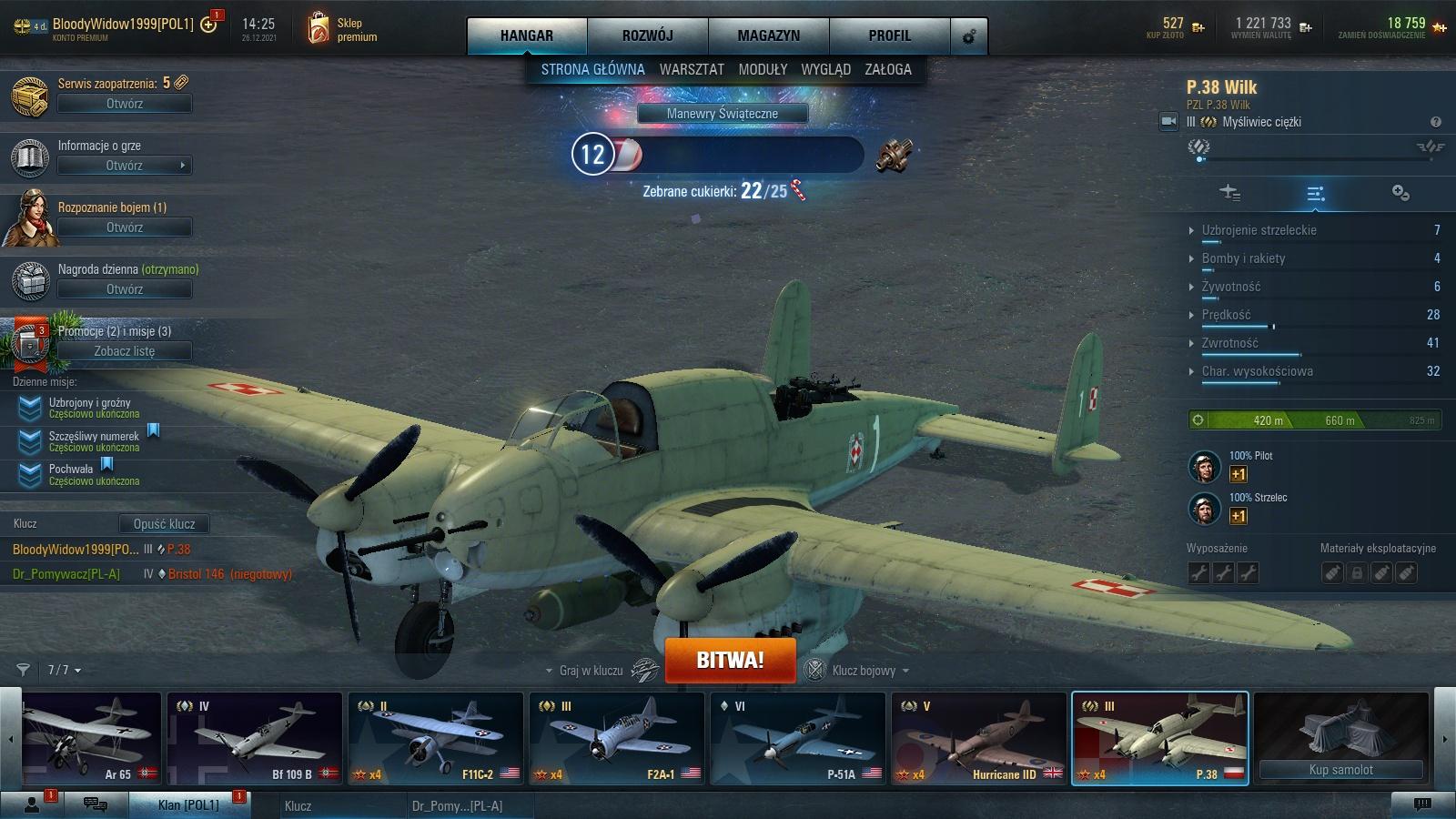Leave the flight with Opuść klucz
This screenshot has height=819, width=1456.
(164, 524)
